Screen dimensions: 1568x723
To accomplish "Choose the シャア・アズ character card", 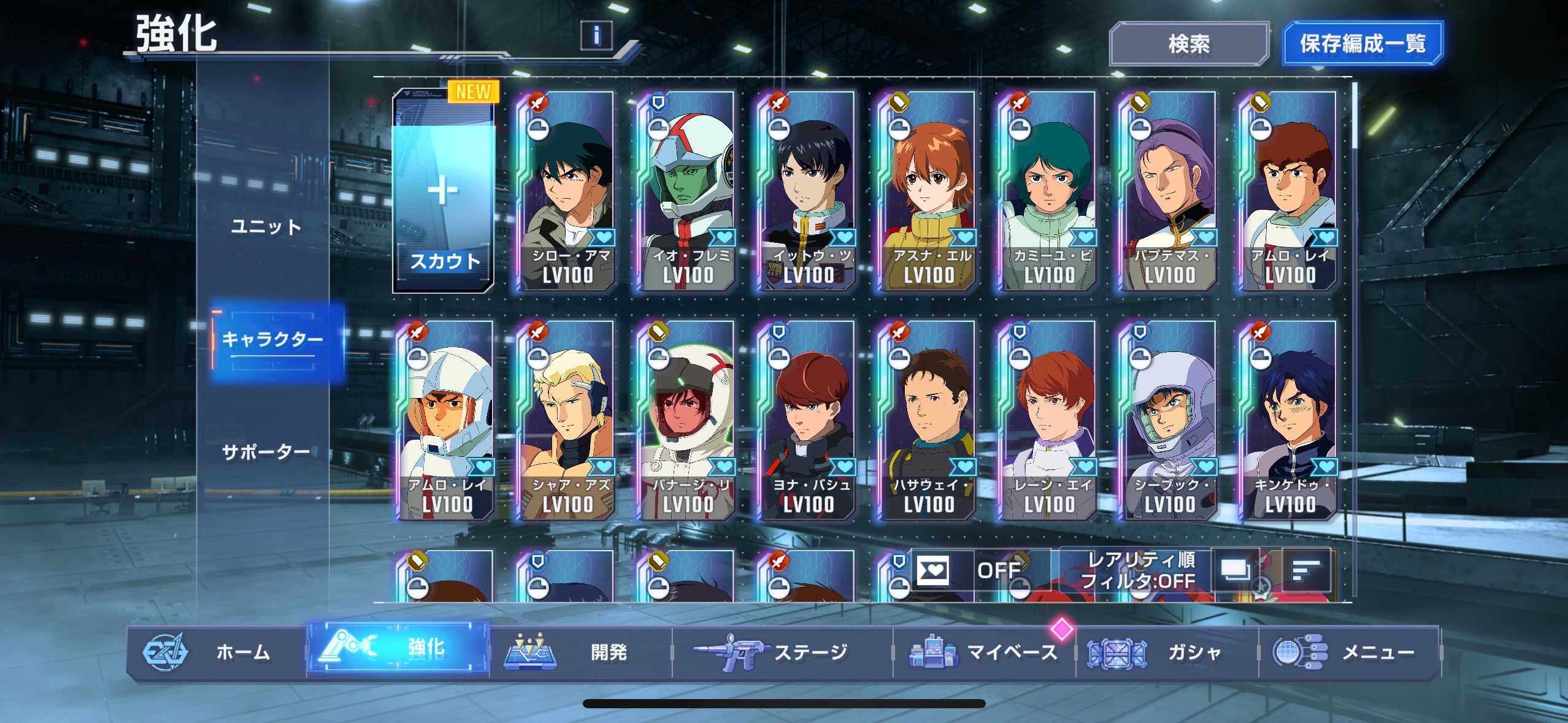I will click(565, 421).
